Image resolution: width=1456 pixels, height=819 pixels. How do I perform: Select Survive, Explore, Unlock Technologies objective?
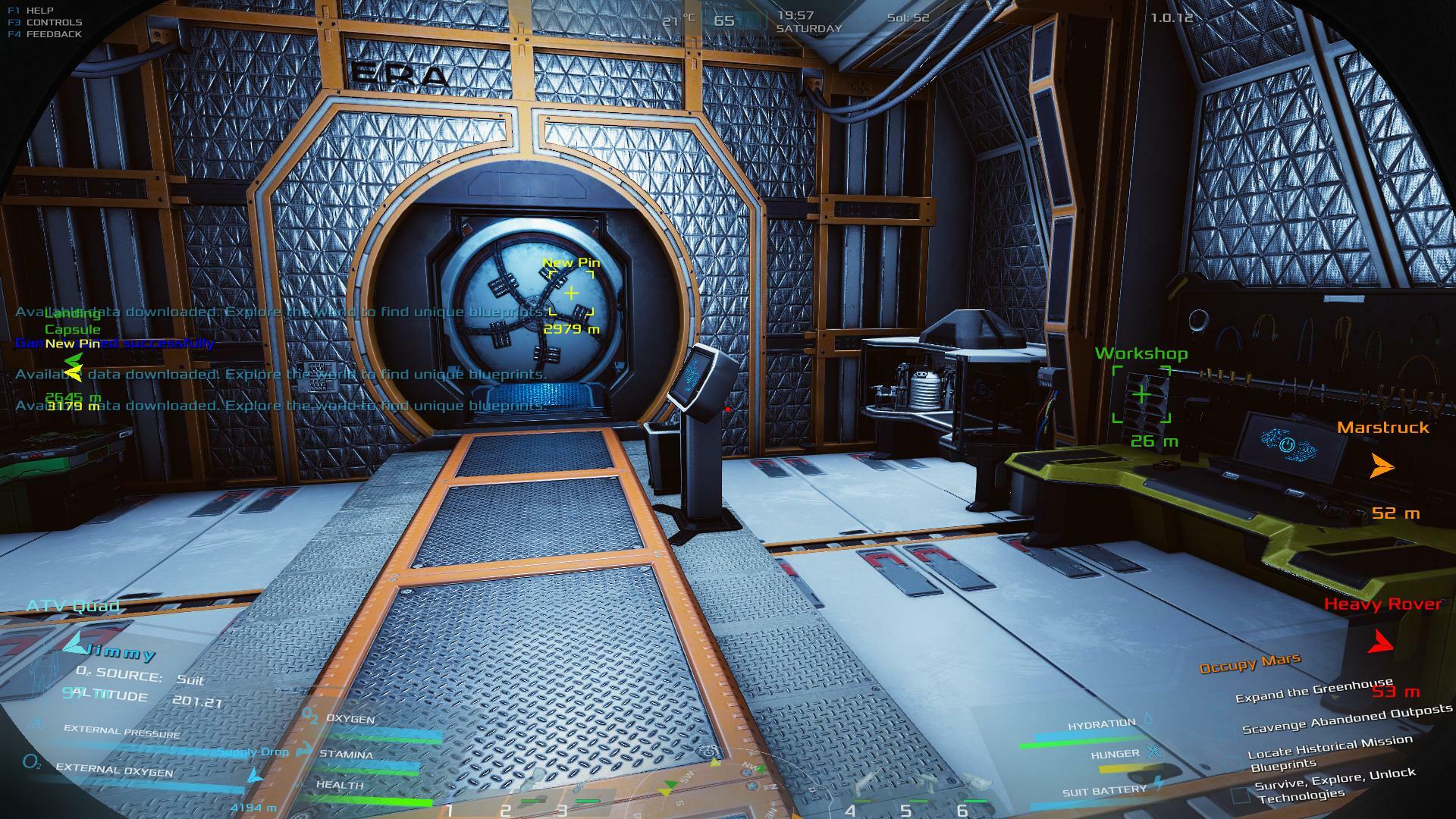(x=1335, y=785)
